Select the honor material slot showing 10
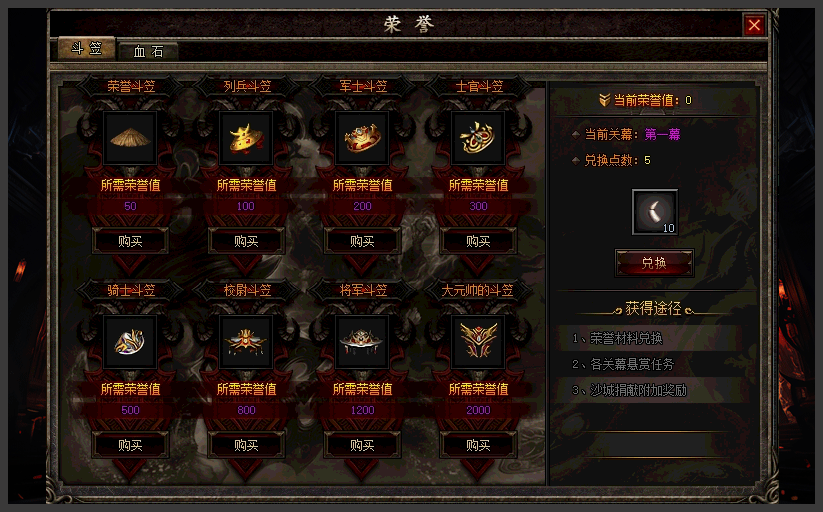 tap(654, 213)
